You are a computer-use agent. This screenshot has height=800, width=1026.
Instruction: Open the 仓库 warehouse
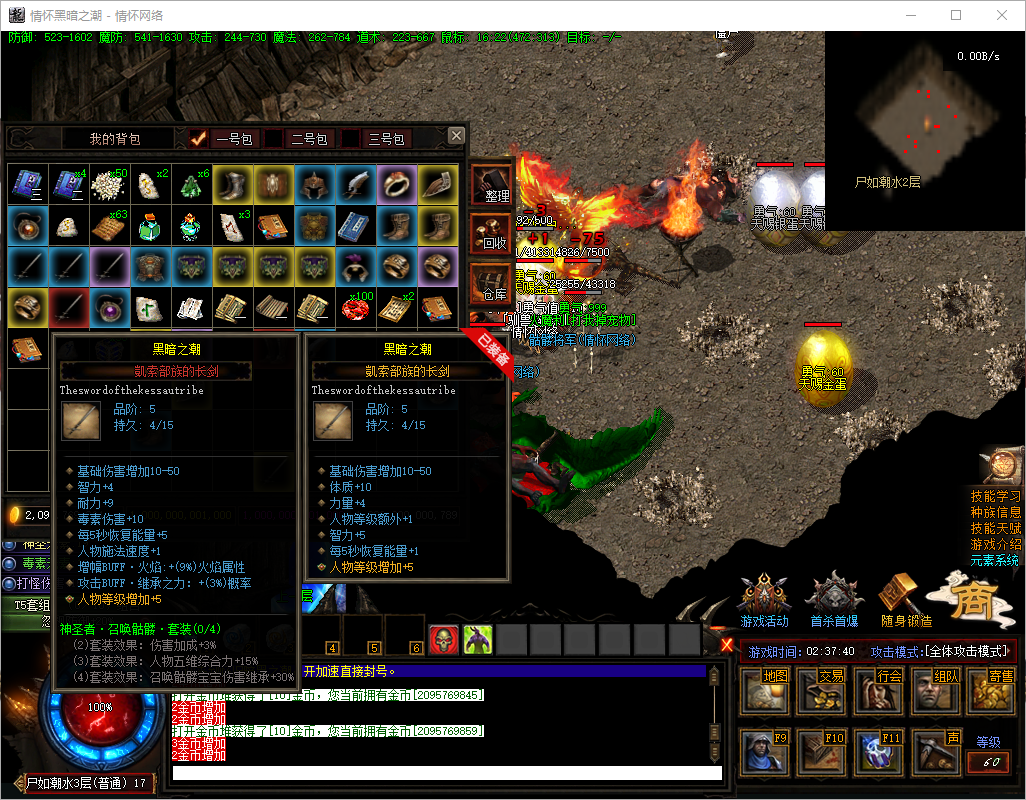coord(491,284)
